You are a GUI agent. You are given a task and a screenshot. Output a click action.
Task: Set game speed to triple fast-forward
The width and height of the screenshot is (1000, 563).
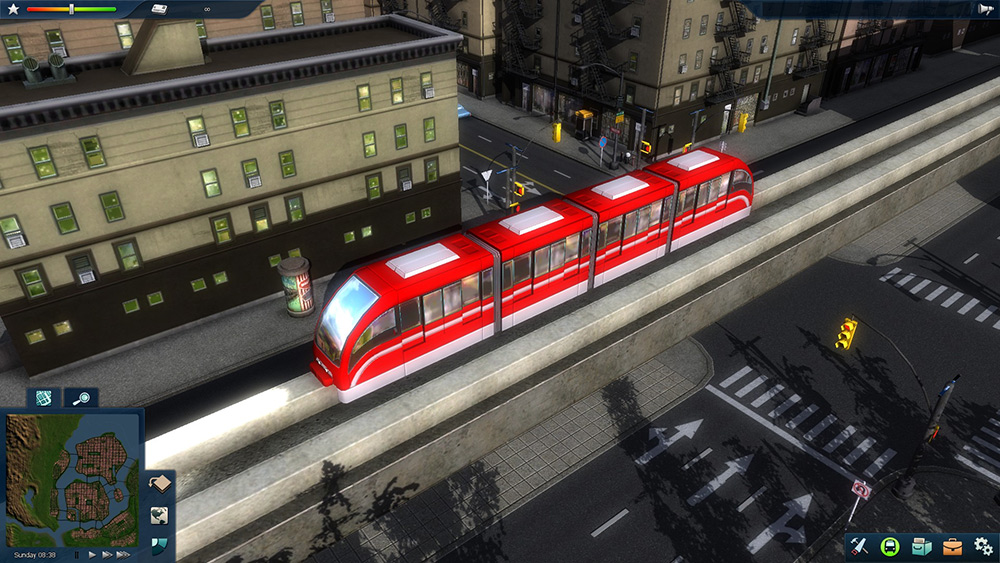123,554
